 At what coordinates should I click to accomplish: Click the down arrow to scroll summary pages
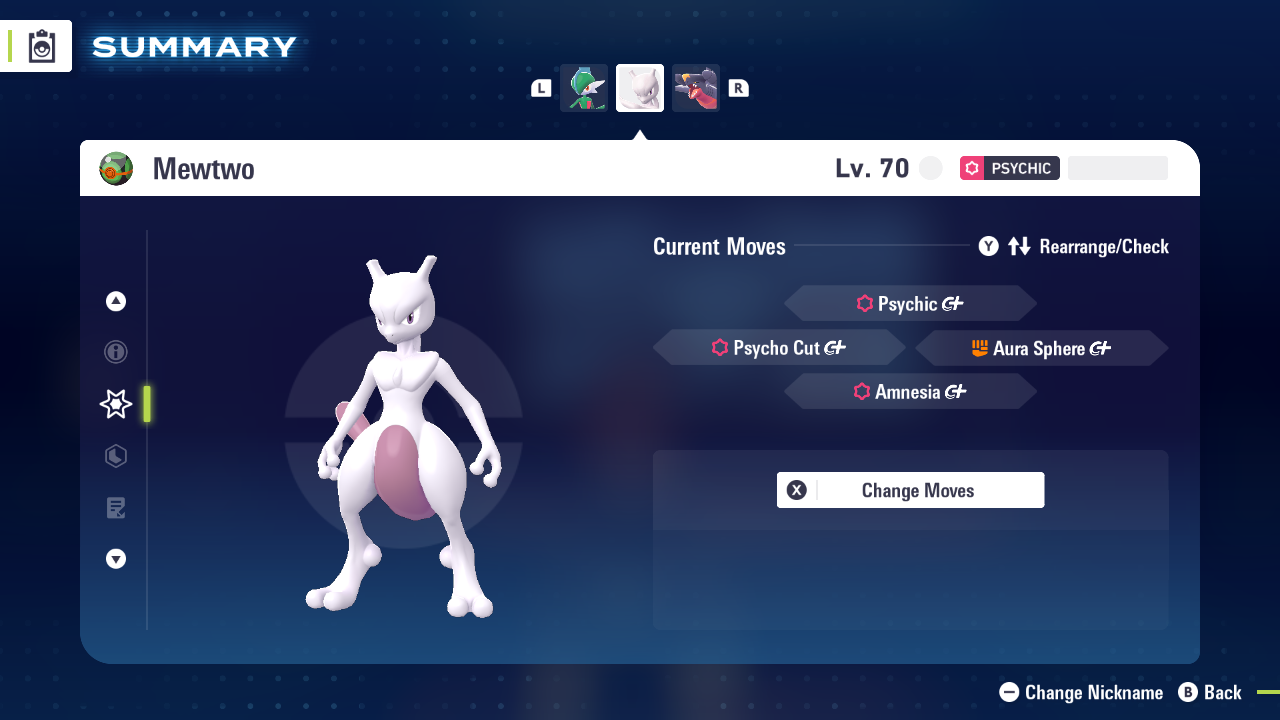click(115, 559)
